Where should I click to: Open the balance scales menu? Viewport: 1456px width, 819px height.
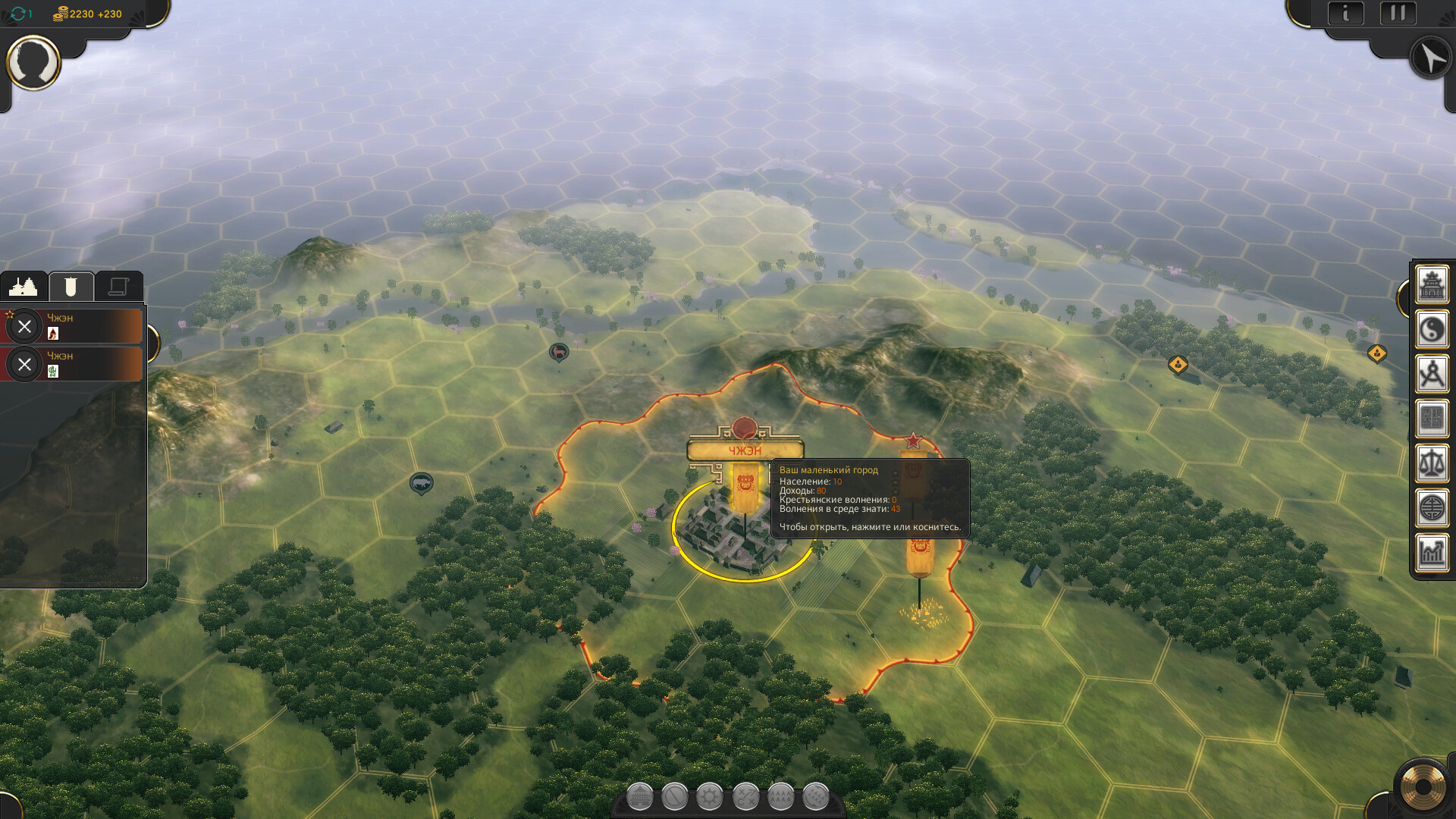1432,463
